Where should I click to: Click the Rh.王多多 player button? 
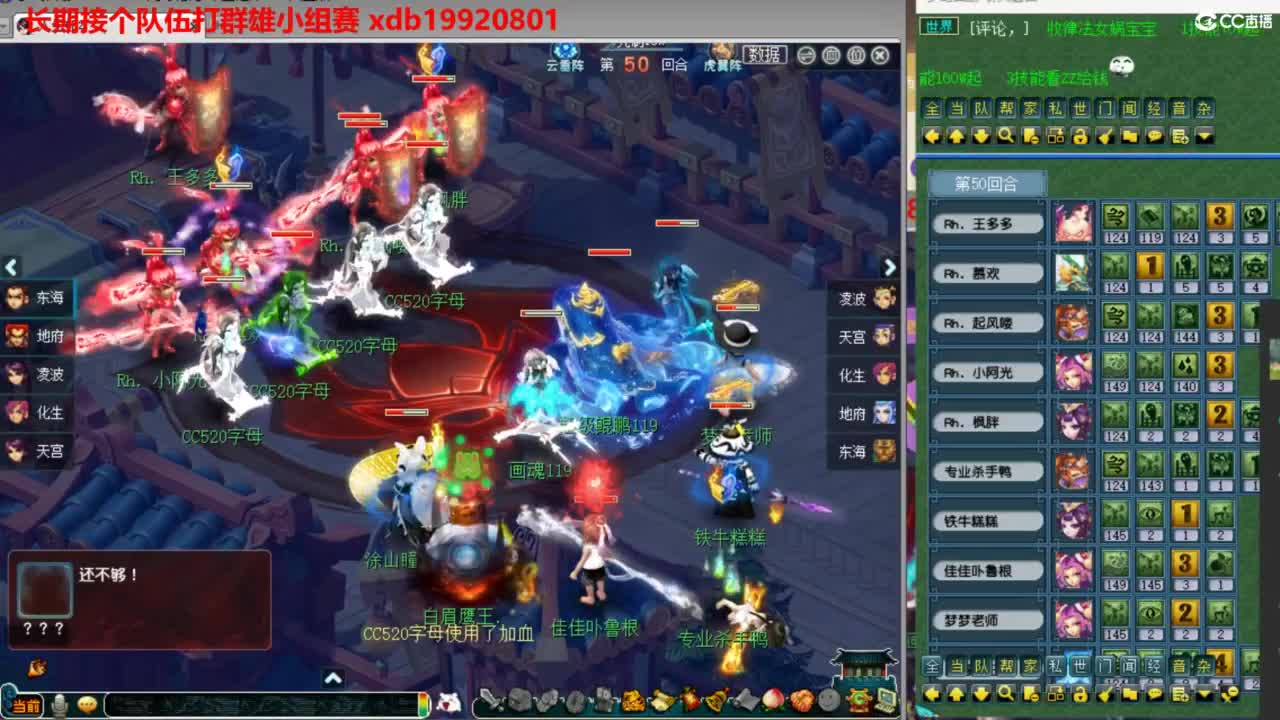(x=986, y=223)
